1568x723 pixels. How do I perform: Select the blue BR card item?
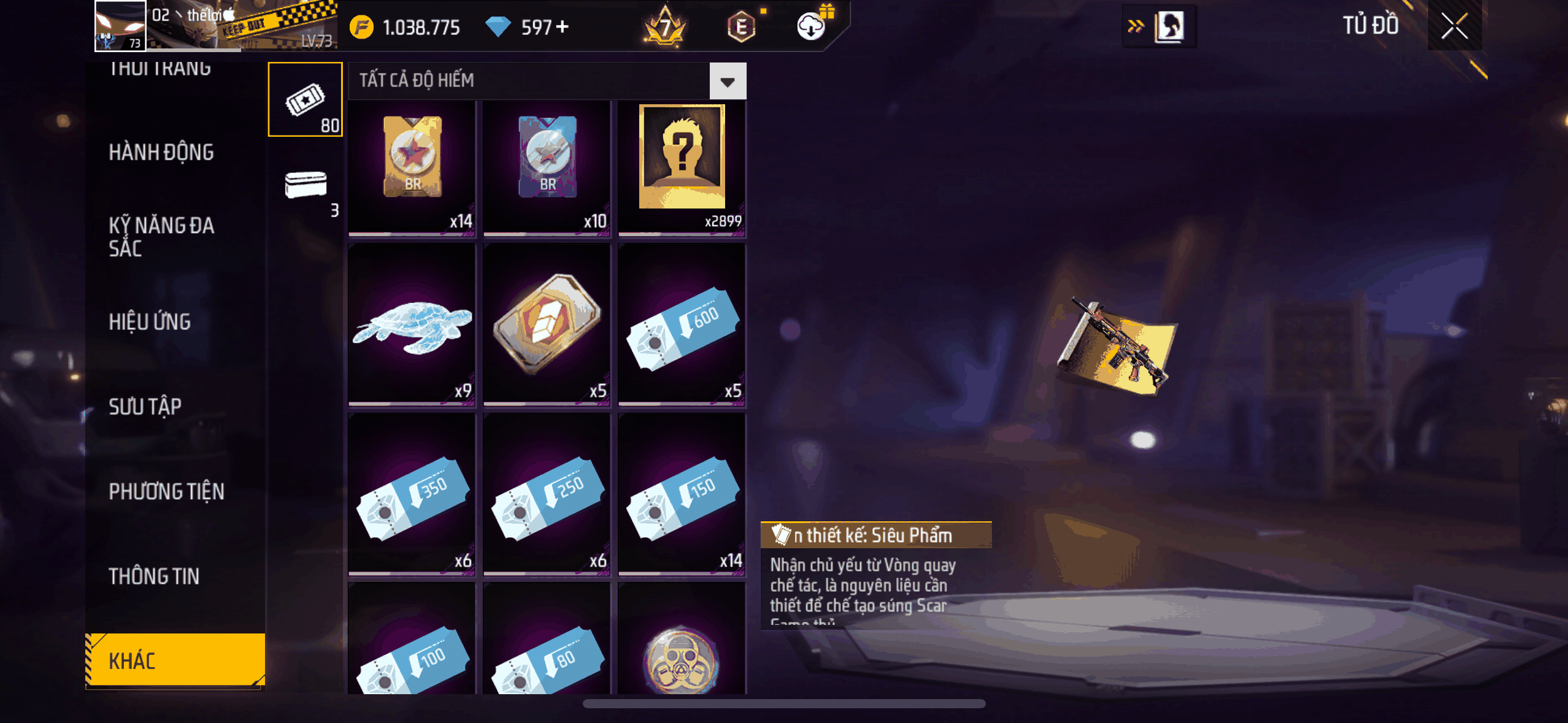(x=547, y=167)
